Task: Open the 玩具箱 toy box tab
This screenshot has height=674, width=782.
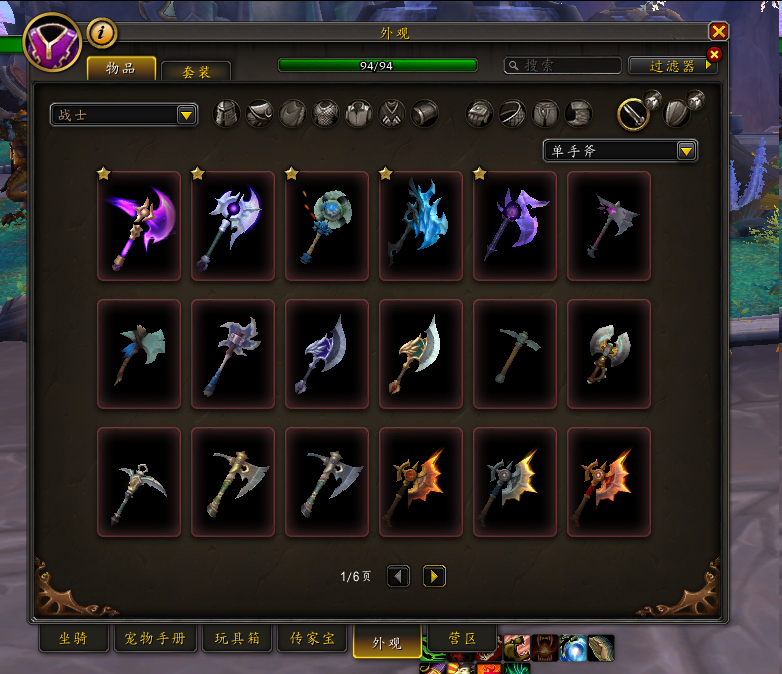Action: (239, 639)
